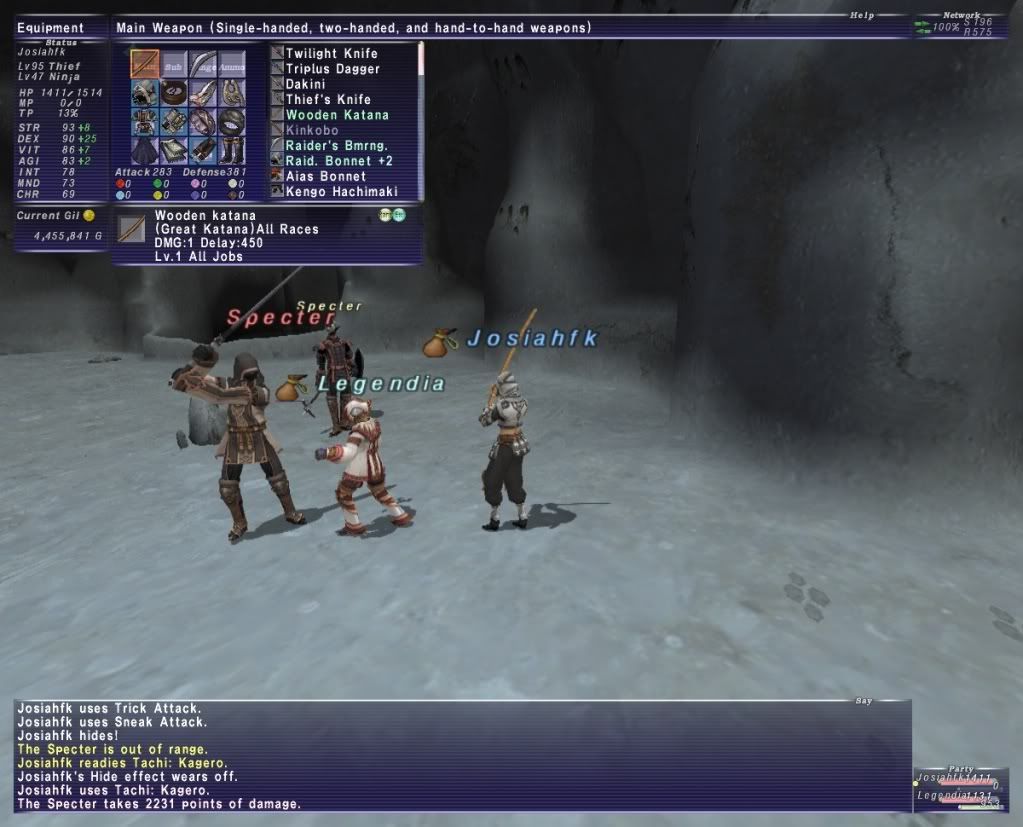Click the equipped body armor slot
The height and width of the screenshot is (827, 1023).
(145, 122)
